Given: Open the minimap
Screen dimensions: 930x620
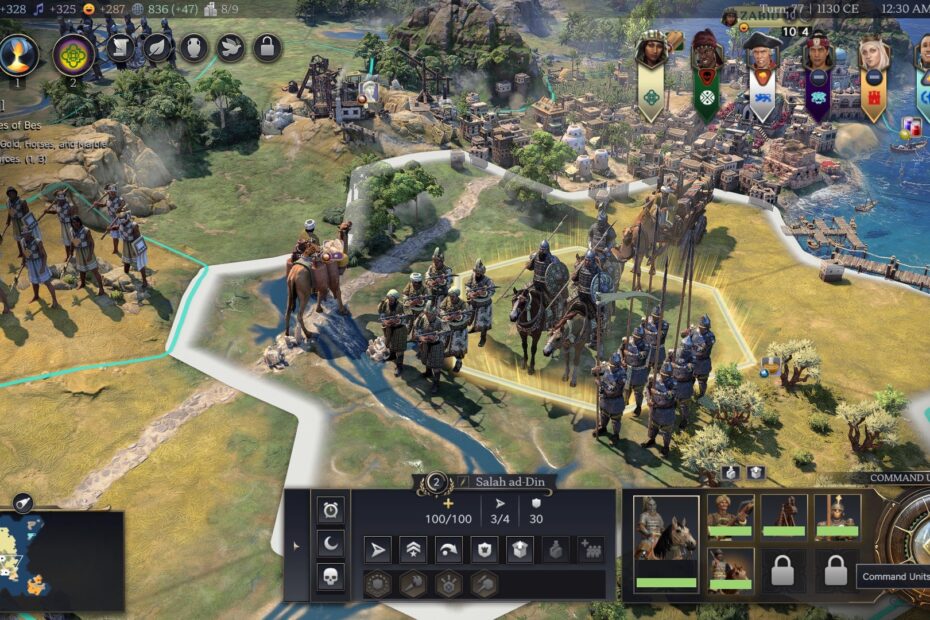Looking at the screenshot, I should point(62,560).
